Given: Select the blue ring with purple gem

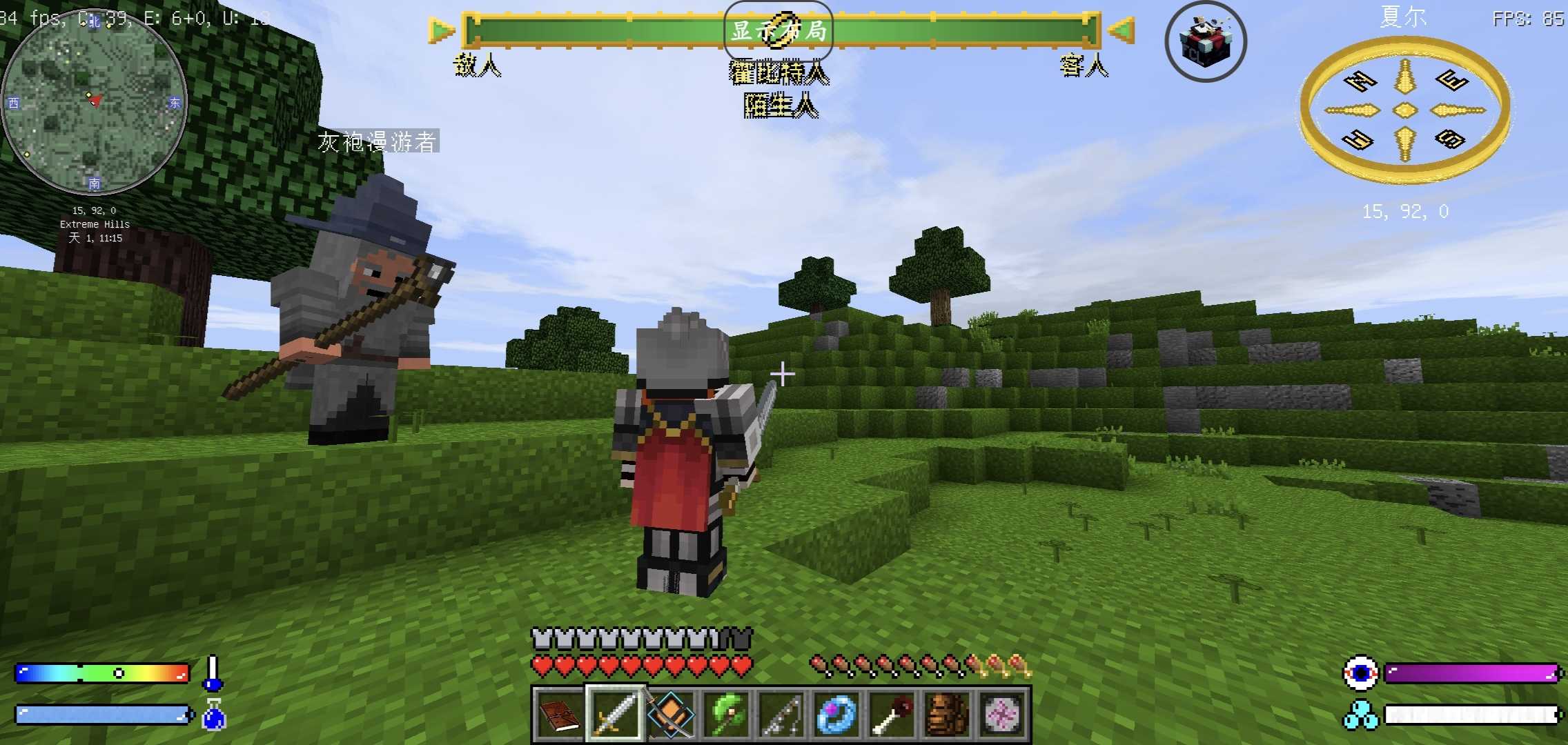Looking at the screenshot, I should (836, 714).
